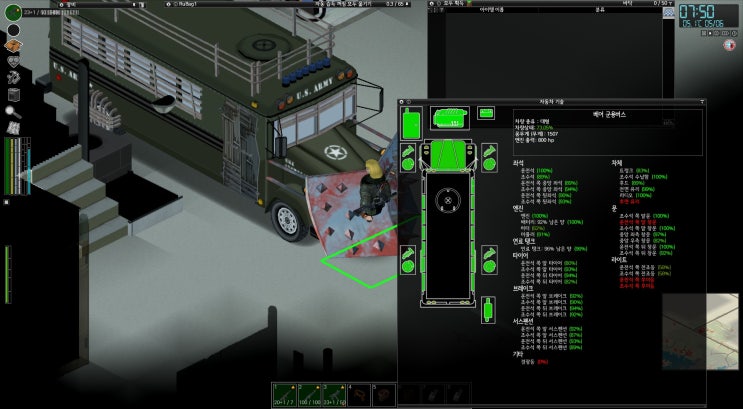Click the minimap in the corner
743x409 pixels.
click(701, 331)
